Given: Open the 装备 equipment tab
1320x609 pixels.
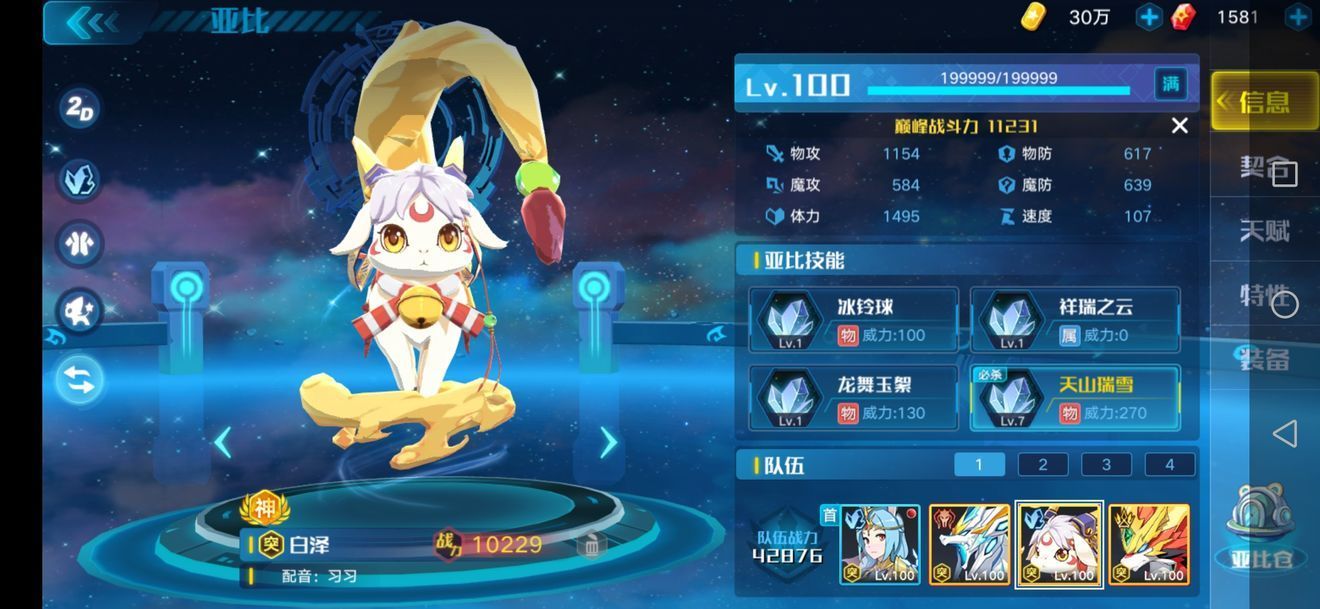Looking at the screenshot, I should click(x=1264, y=359).
